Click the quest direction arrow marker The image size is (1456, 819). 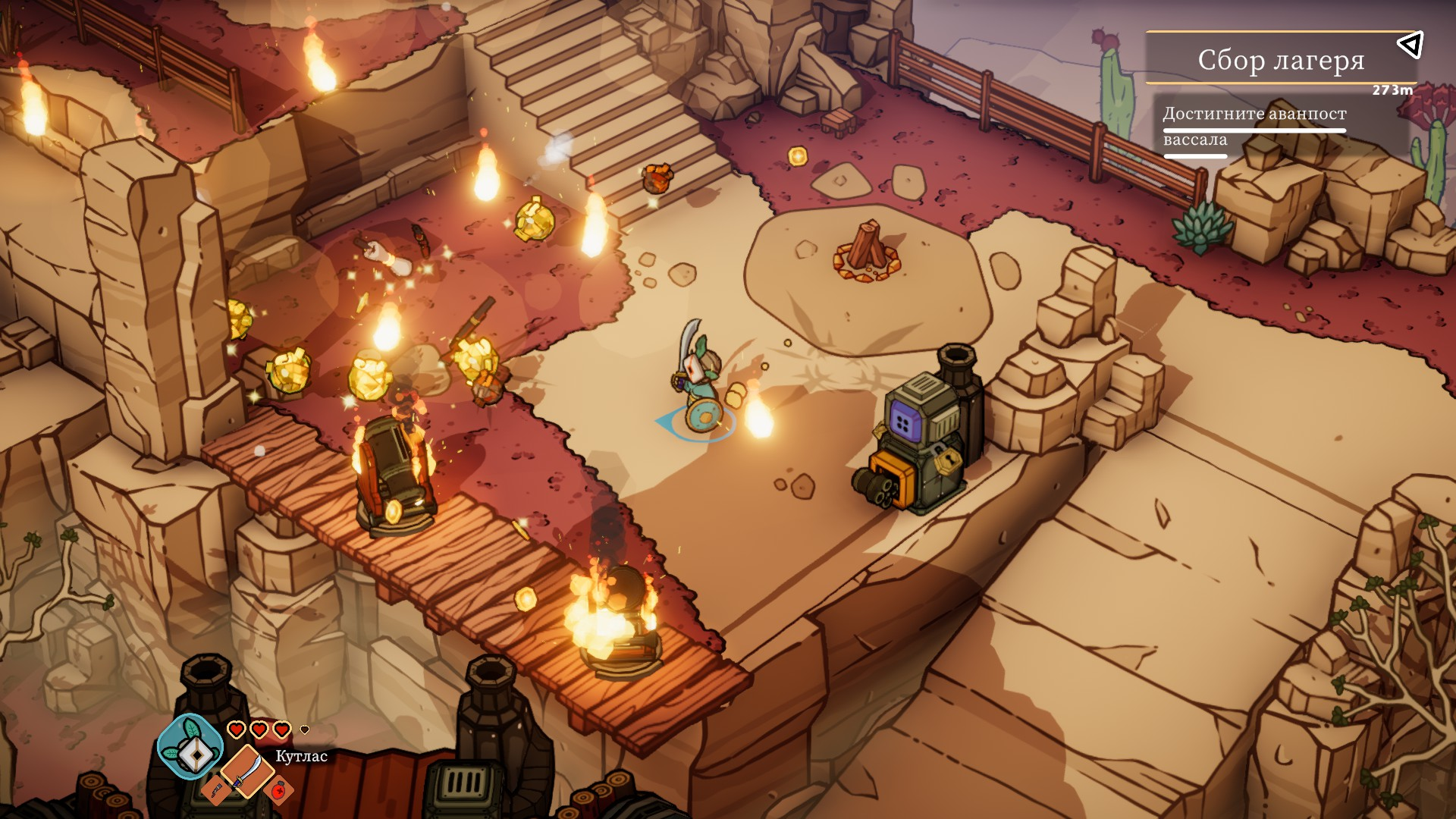click(1410, 45)
